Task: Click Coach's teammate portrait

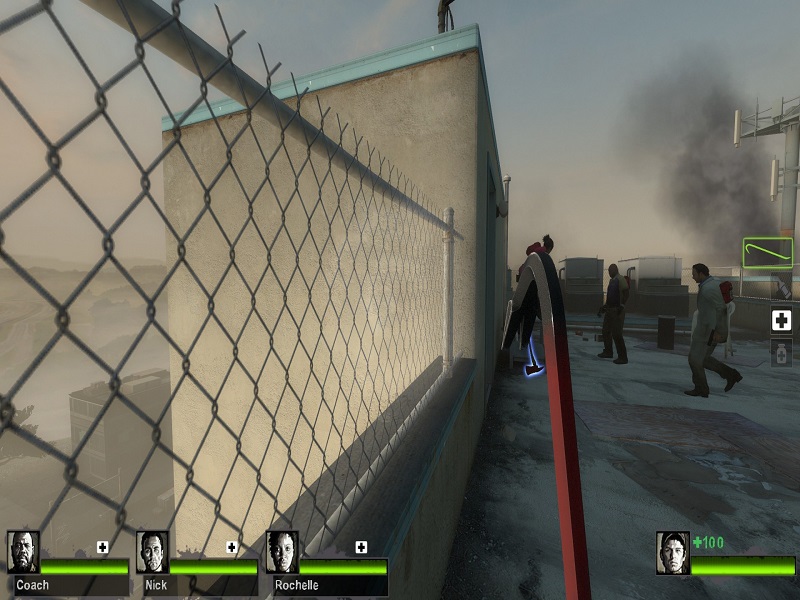Action: [23, 552]
